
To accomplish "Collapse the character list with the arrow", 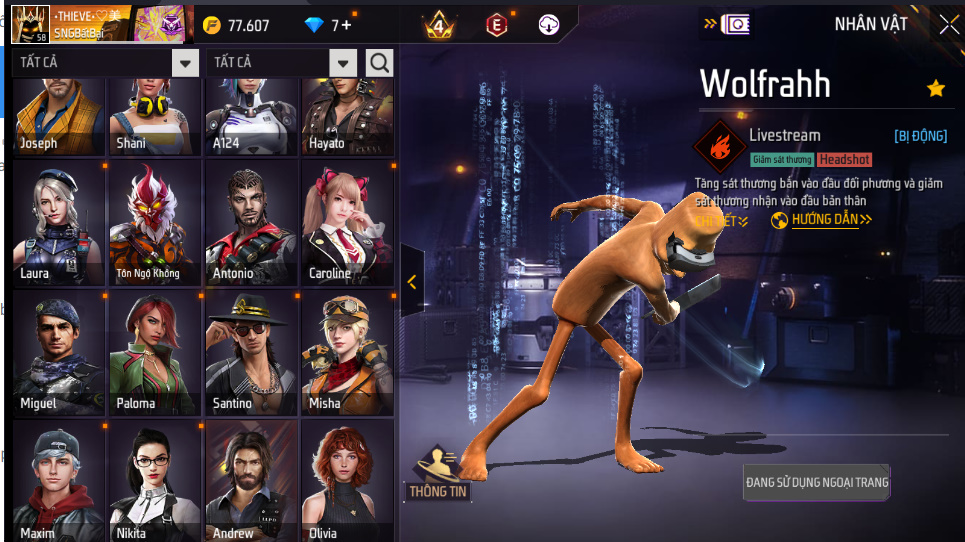I will (411, 282).
